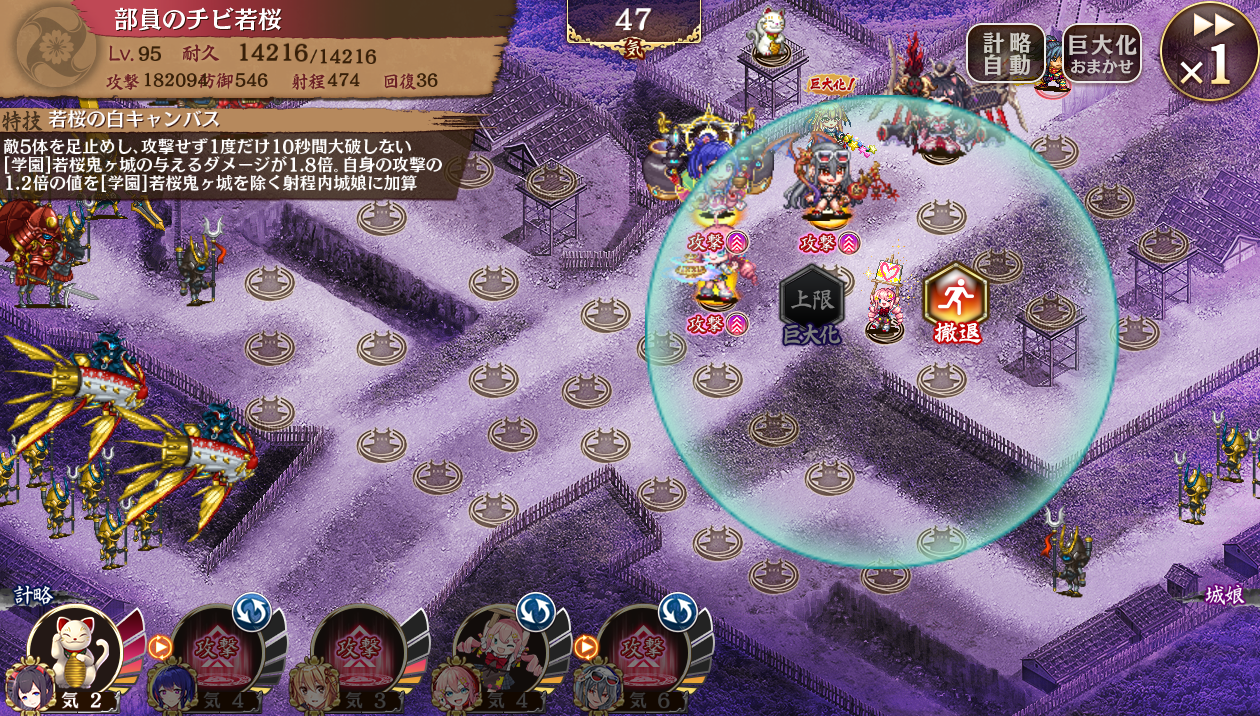Change the ×1 game speed
Viewport: 1260px width, 716px height.
pyautogui.click(x=1208, y=52)
